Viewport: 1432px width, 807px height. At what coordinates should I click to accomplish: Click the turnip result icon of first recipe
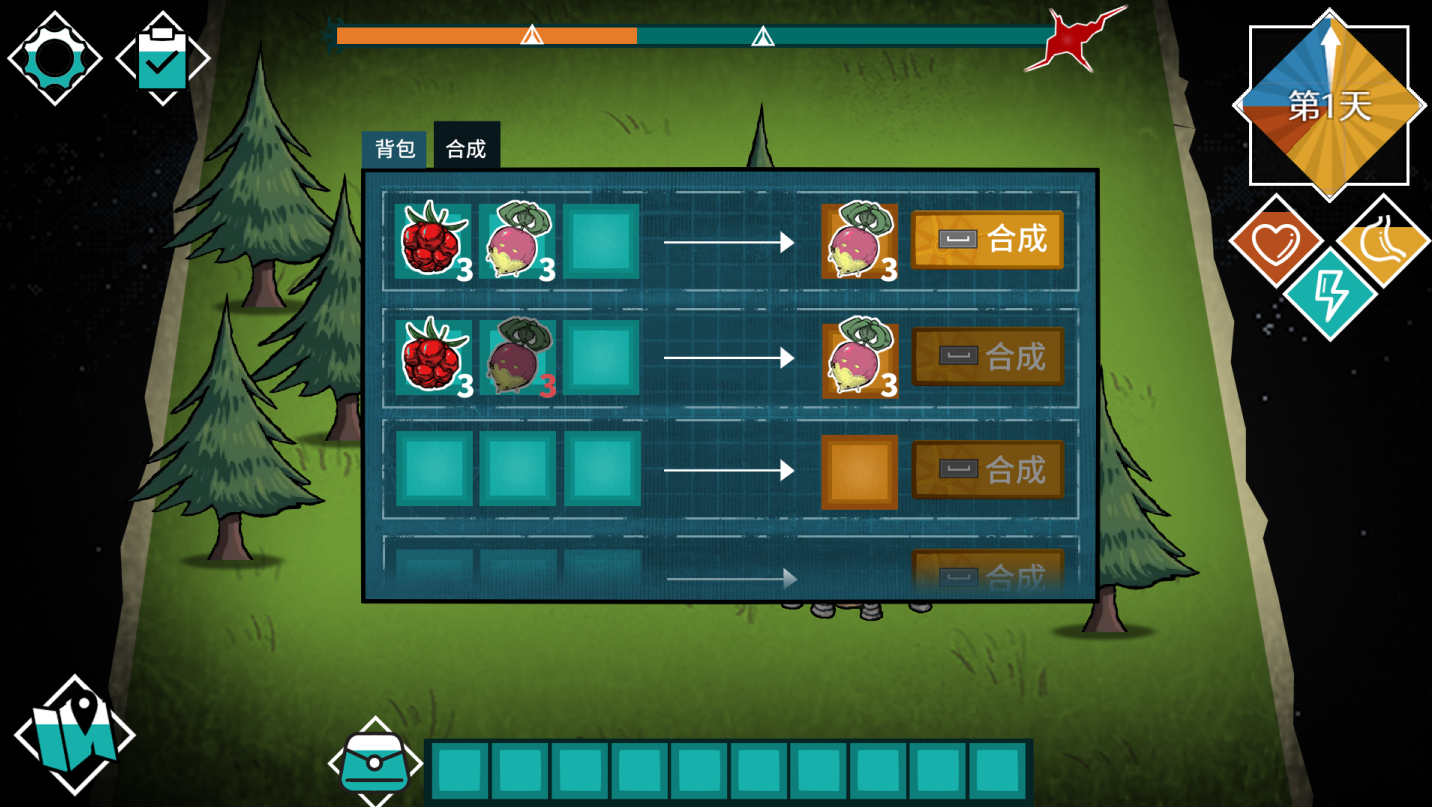point(860,241)
